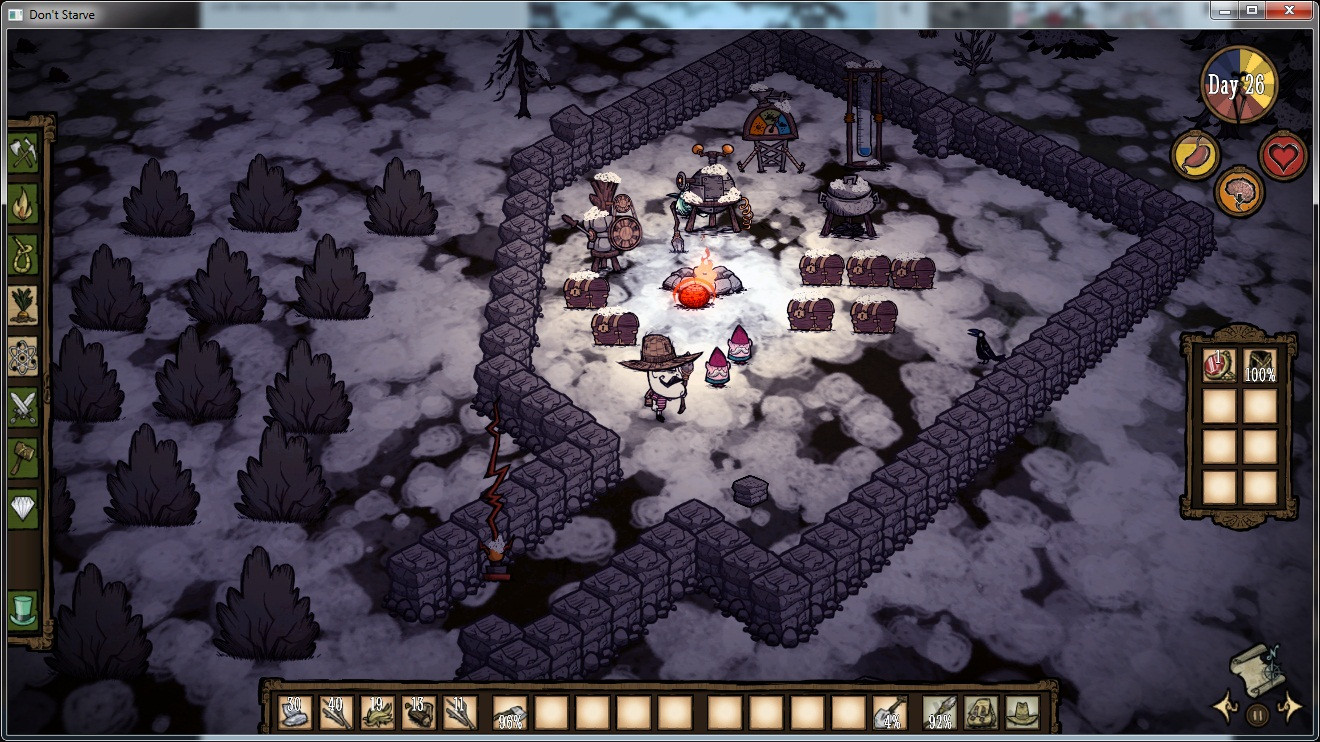Open the Survival rope crafting tab
The width and height of the screenshot is (1320, 742).
pyautogui.click(x=23, y=254)
